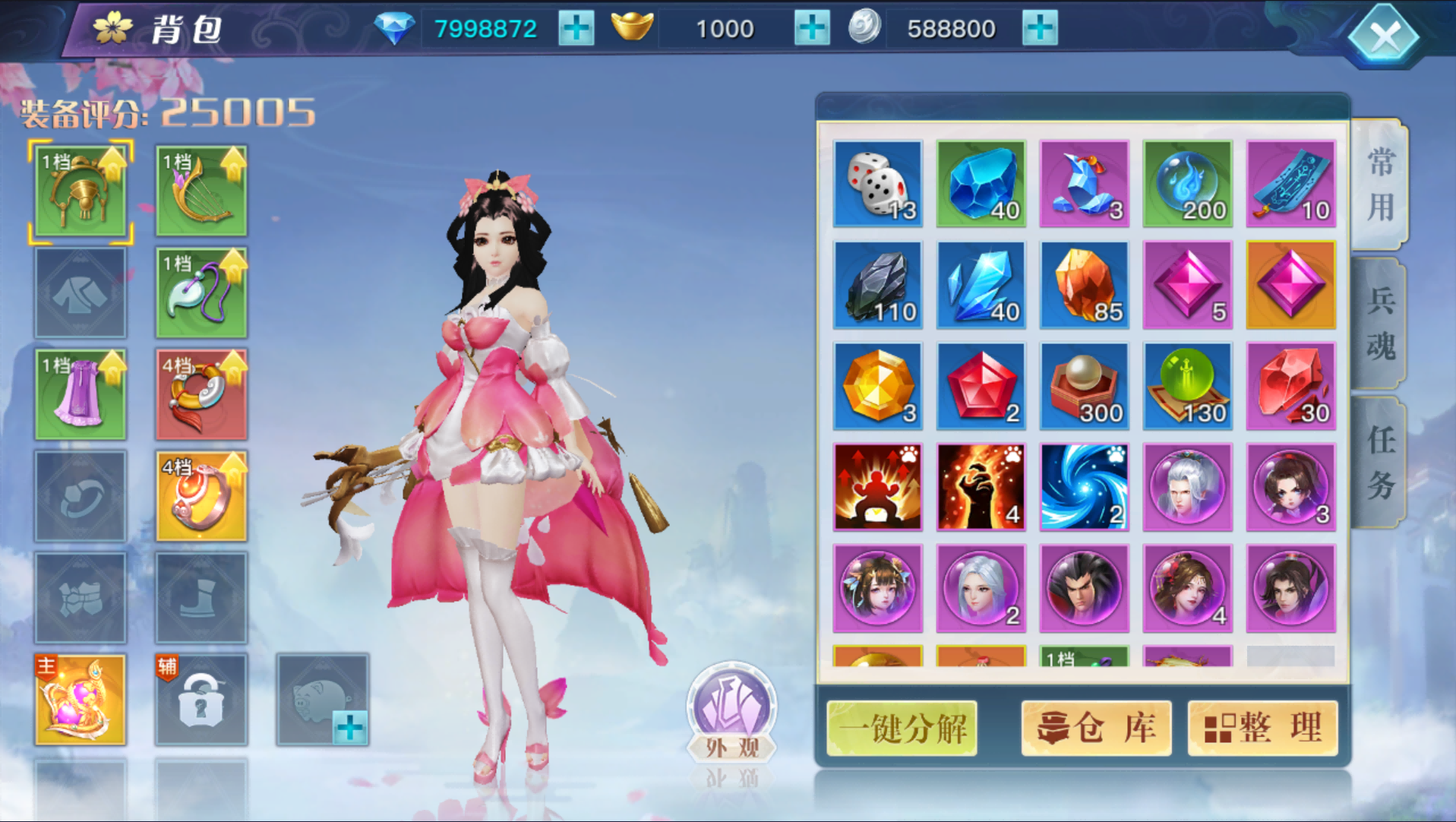Click the white-haired character portrait item
The image size is (1456, 822).
coord(1187,486)
